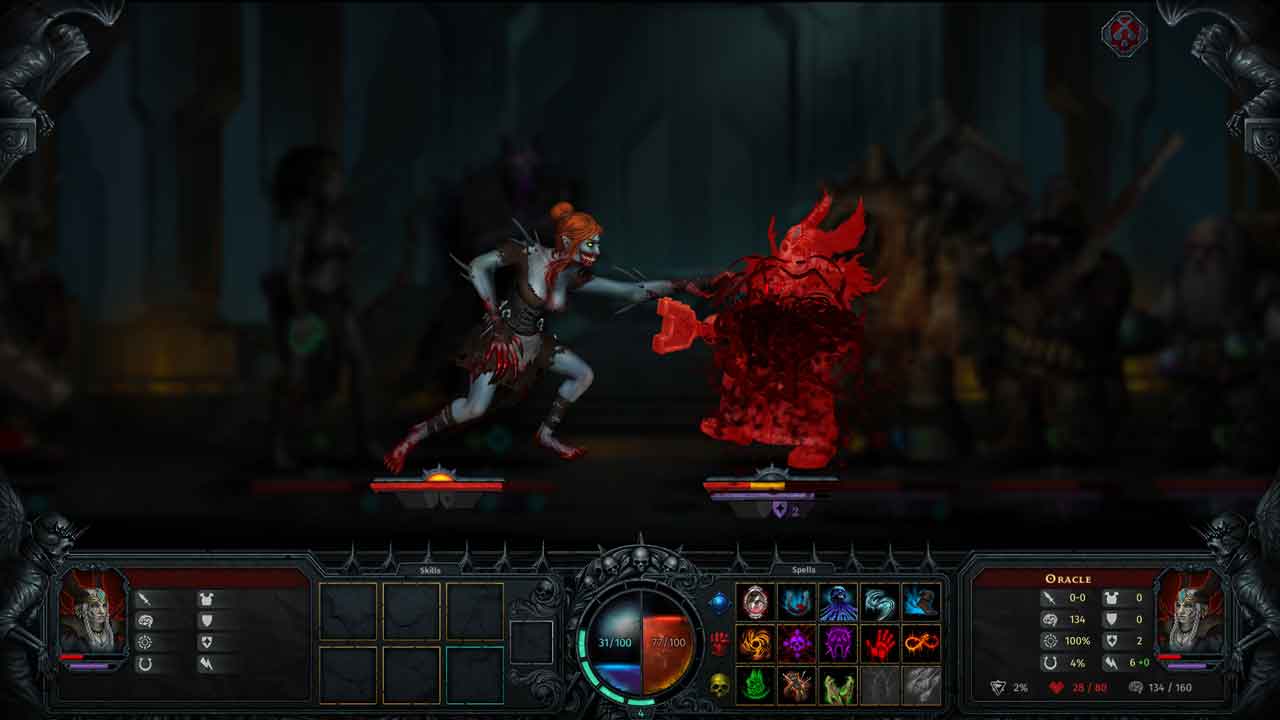The image size is (1280, 720).
Task: Select the teal-bordered skill slot
Action: click(x=474, y=675)
